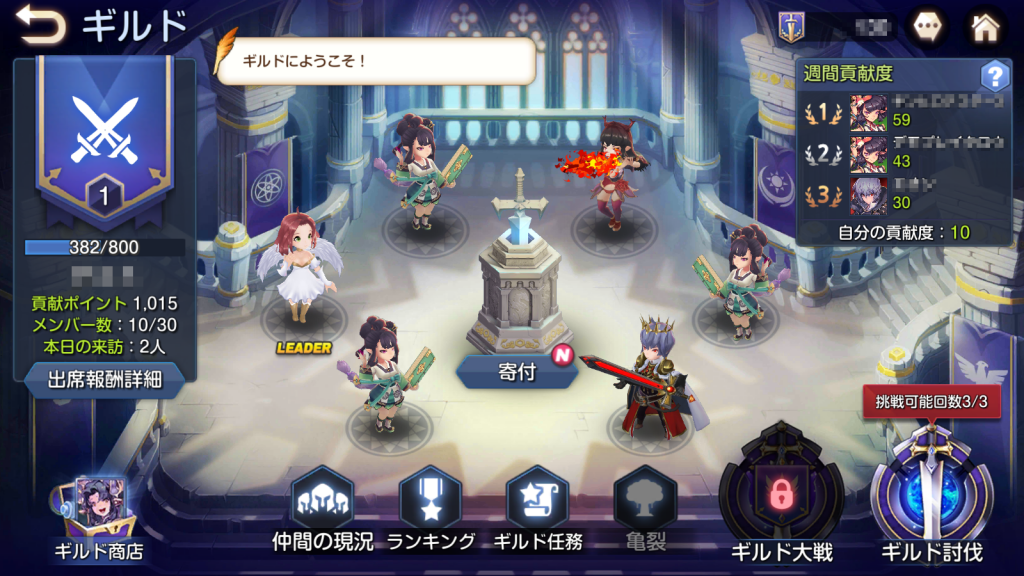Click the guild shield icon in top bar
This screenshot has height=576, width=1024.
pos(791,27)
